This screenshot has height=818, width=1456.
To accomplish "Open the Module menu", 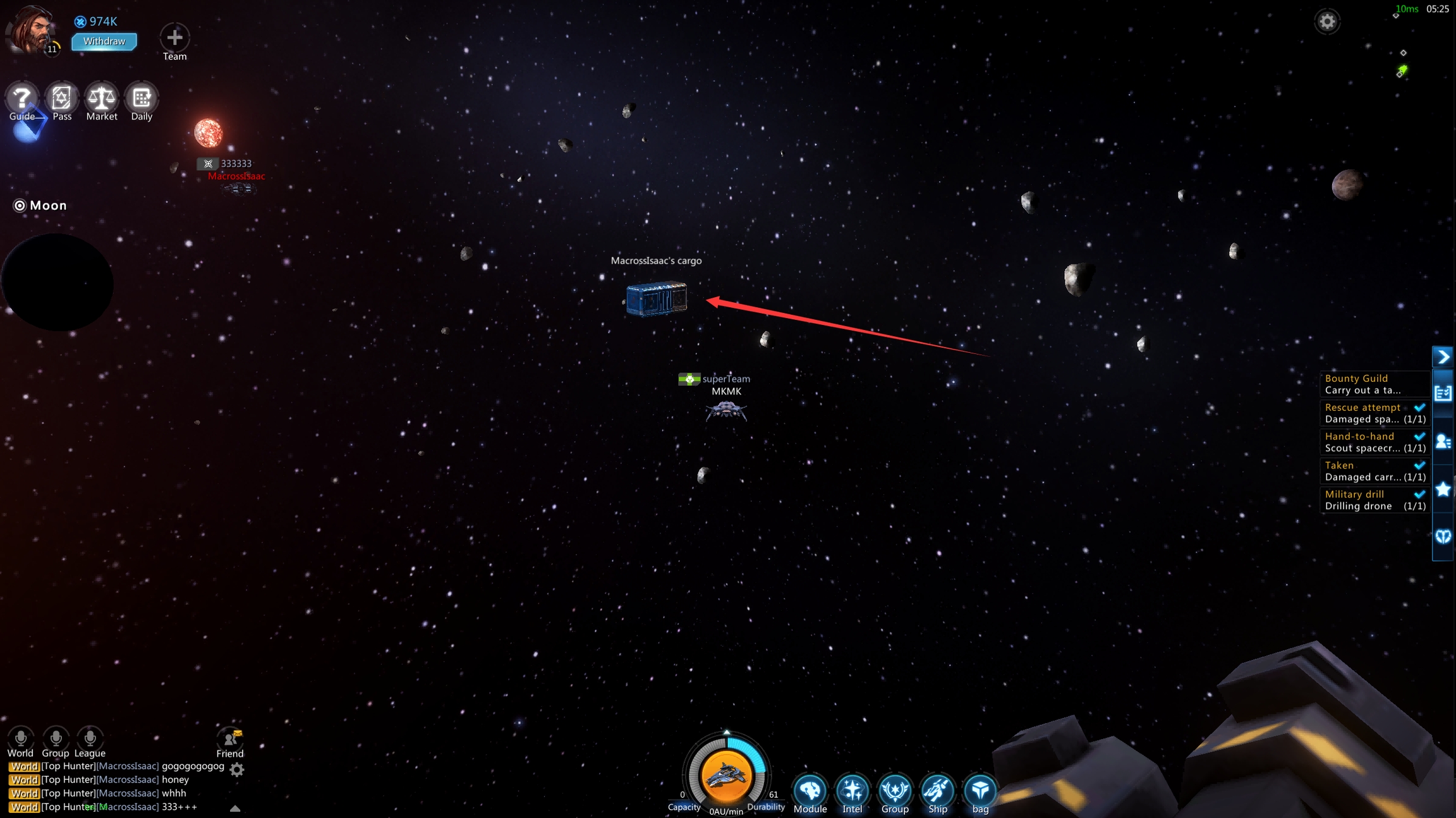I will click(x=810, y=790).
